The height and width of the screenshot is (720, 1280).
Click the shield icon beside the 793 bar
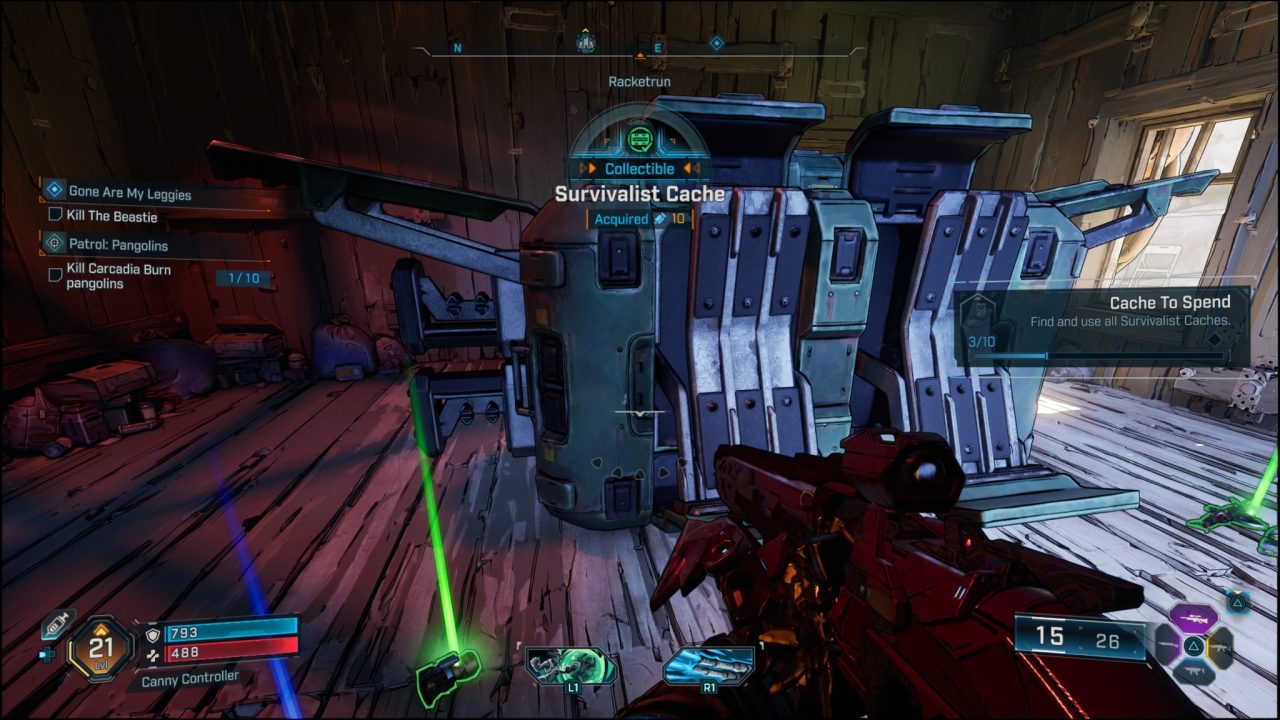[153, 635]
